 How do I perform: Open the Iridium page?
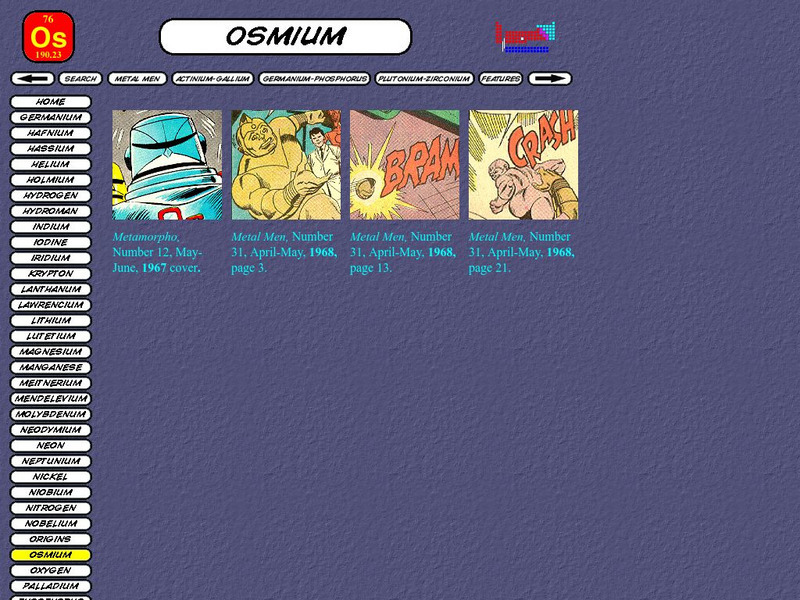tap(50, 258)
